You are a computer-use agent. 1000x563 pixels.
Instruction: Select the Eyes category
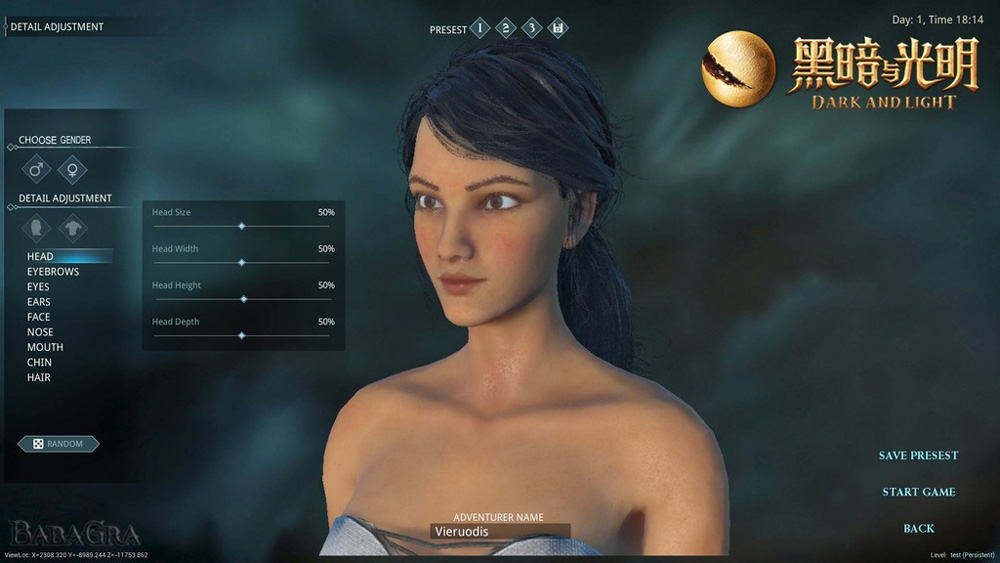(x=38, y=287)
